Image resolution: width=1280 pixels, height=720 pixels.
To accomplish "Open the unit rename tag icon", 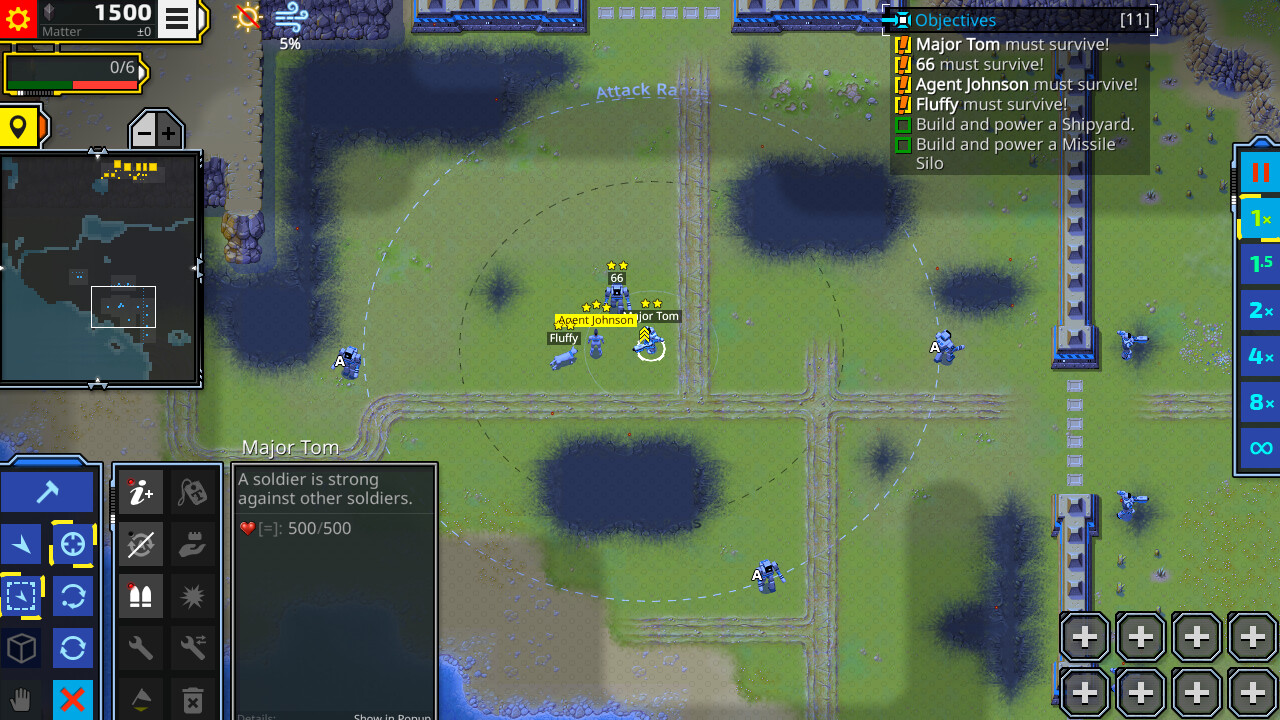I will tap(193, 494).
